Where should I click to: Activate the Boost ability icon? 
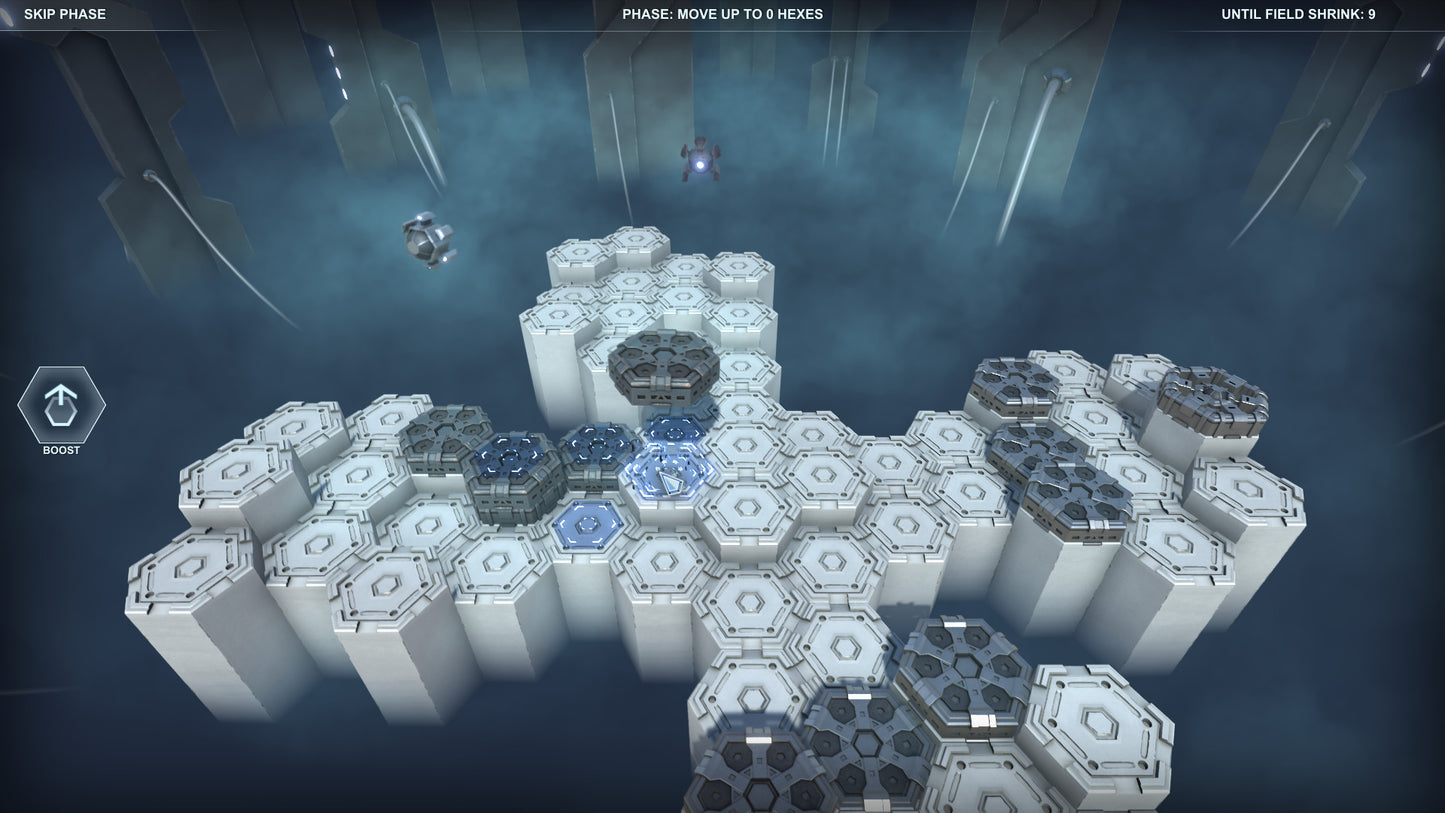[61, 403]
